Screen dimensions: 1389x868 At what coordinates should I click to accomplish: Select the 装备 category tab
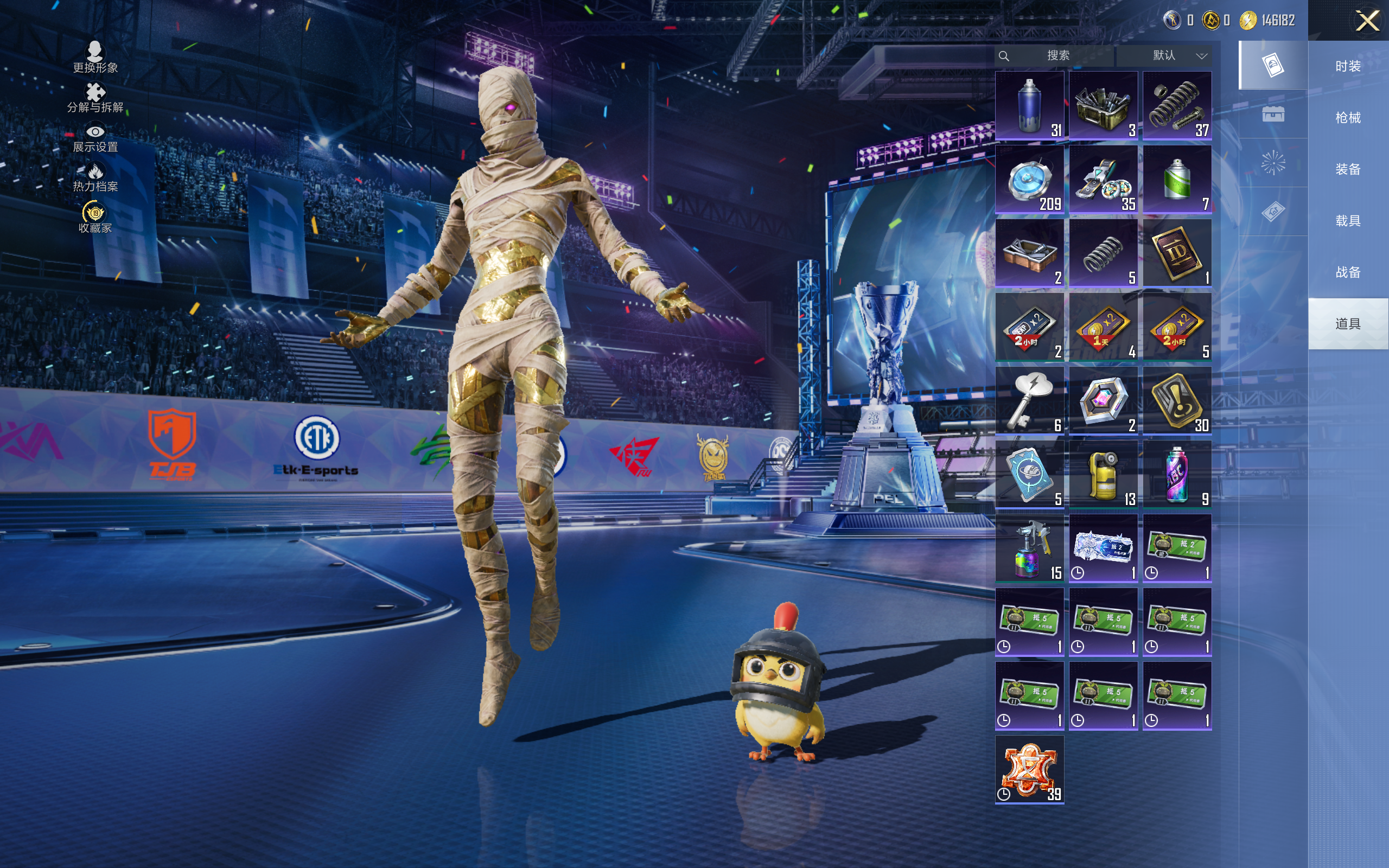(1348, 169)
